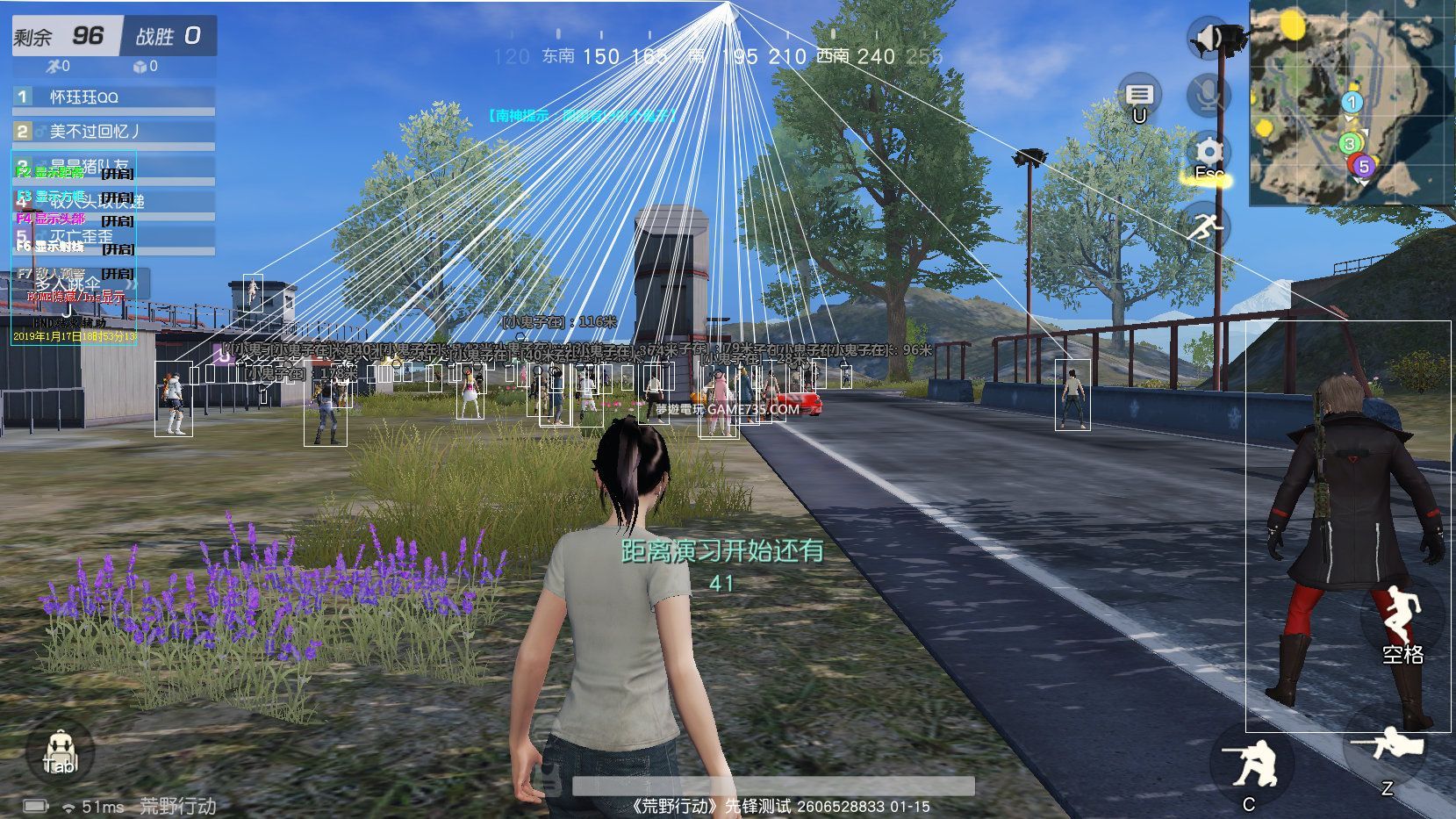Toggle the muted microphone icon
Viewport: 1456px width, 819px height.
(x=1209, y=94)
